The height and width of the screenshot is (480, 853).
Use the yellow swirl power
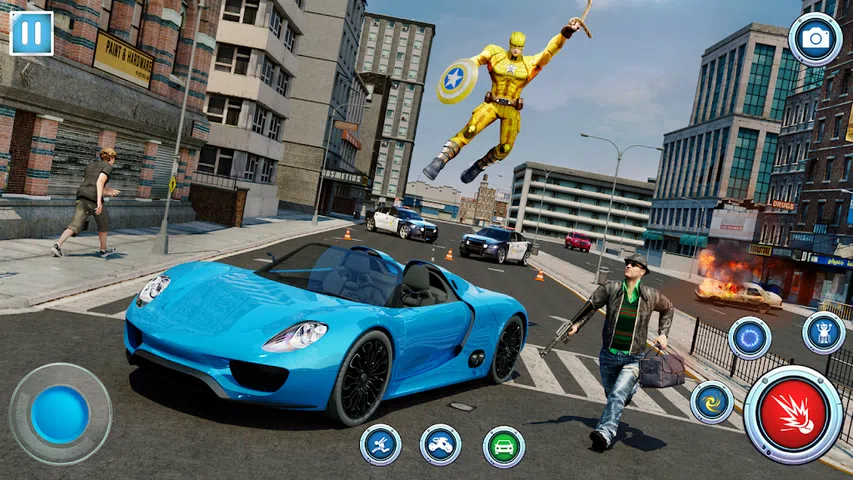[x=712, y=401]
